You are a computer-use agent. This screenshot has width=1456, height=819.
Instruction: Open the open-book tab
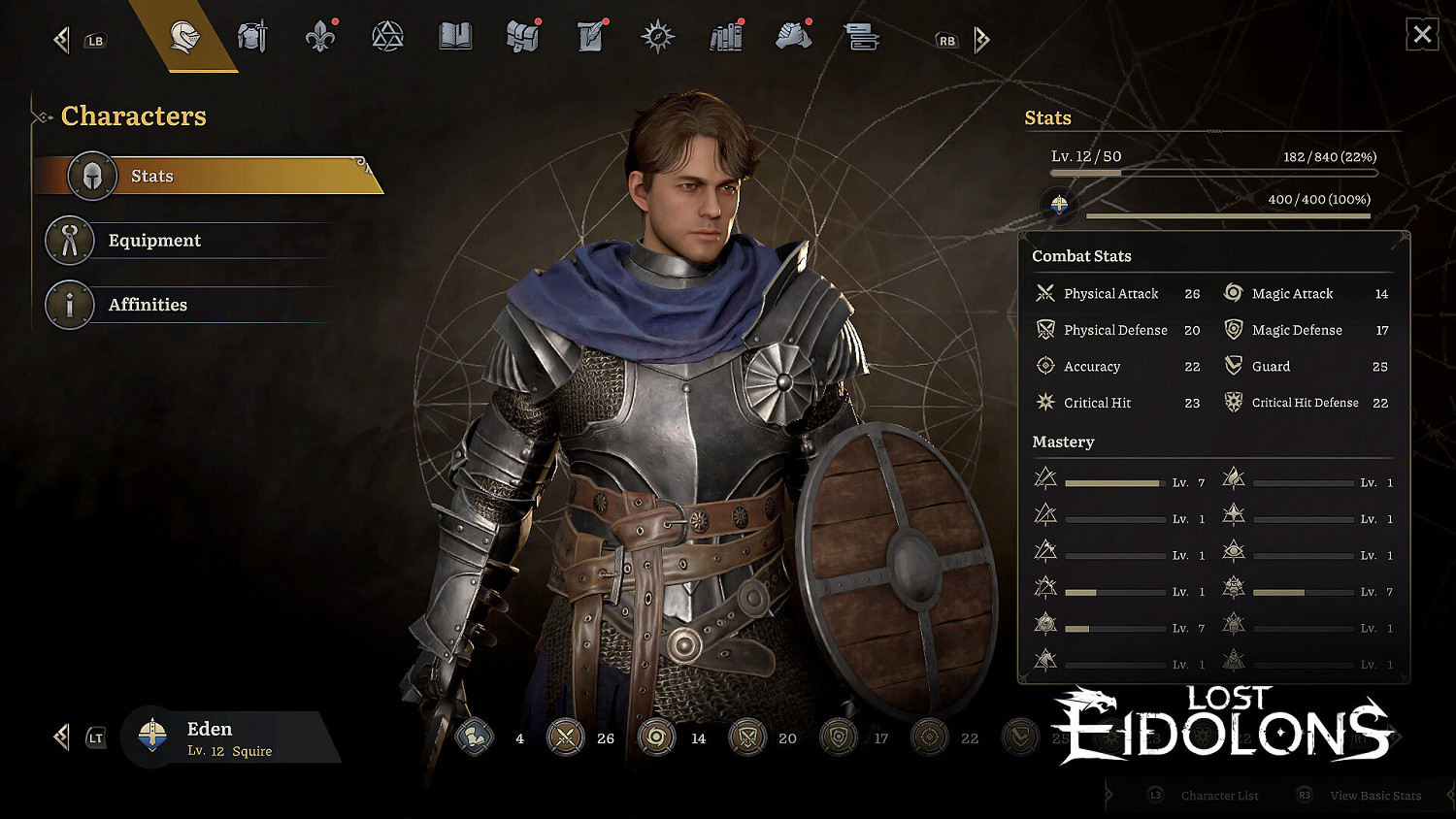pos(454,38)
